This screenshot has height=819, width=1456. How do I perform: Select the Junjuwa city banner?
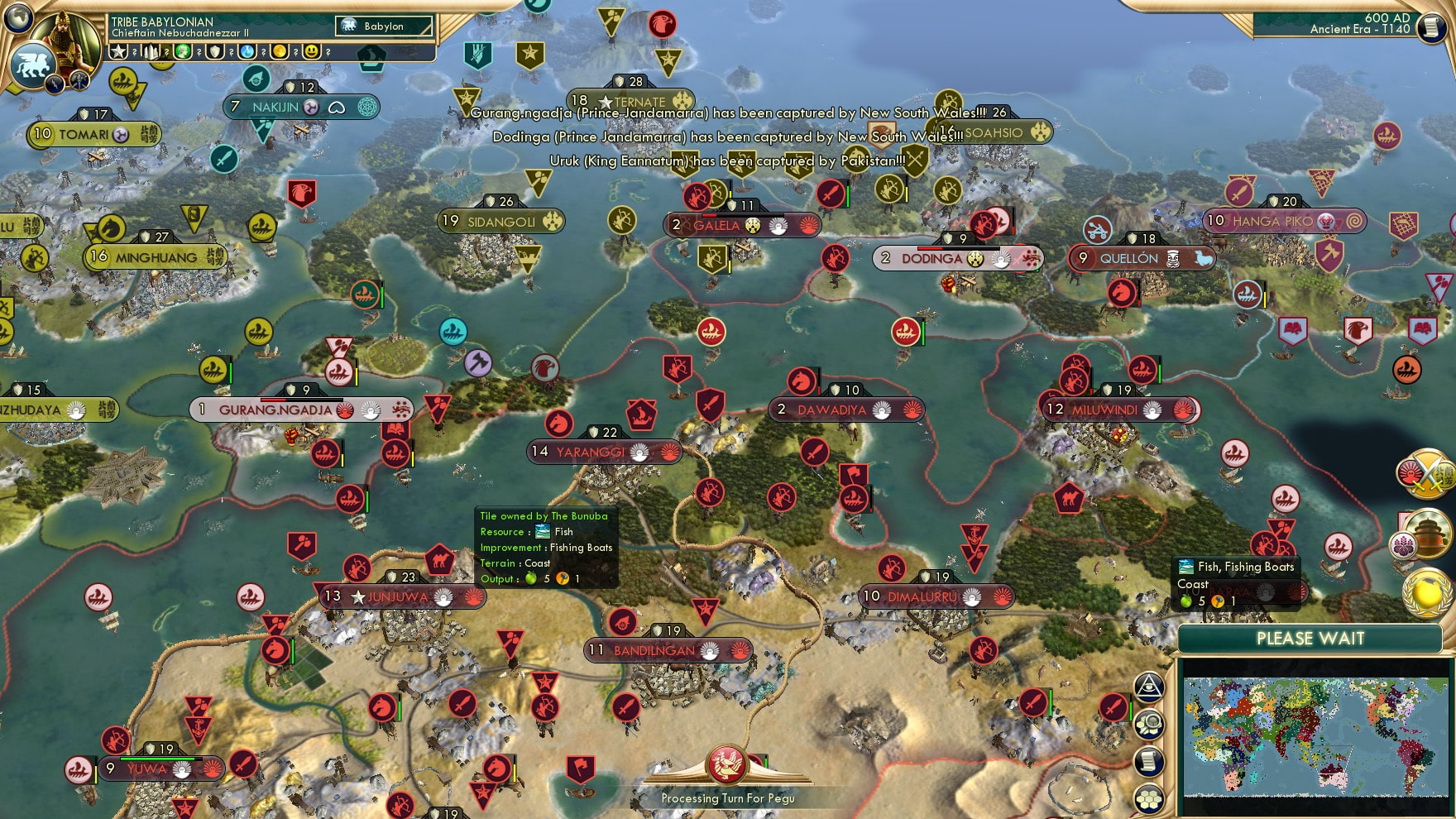click(x=399, y=596)
